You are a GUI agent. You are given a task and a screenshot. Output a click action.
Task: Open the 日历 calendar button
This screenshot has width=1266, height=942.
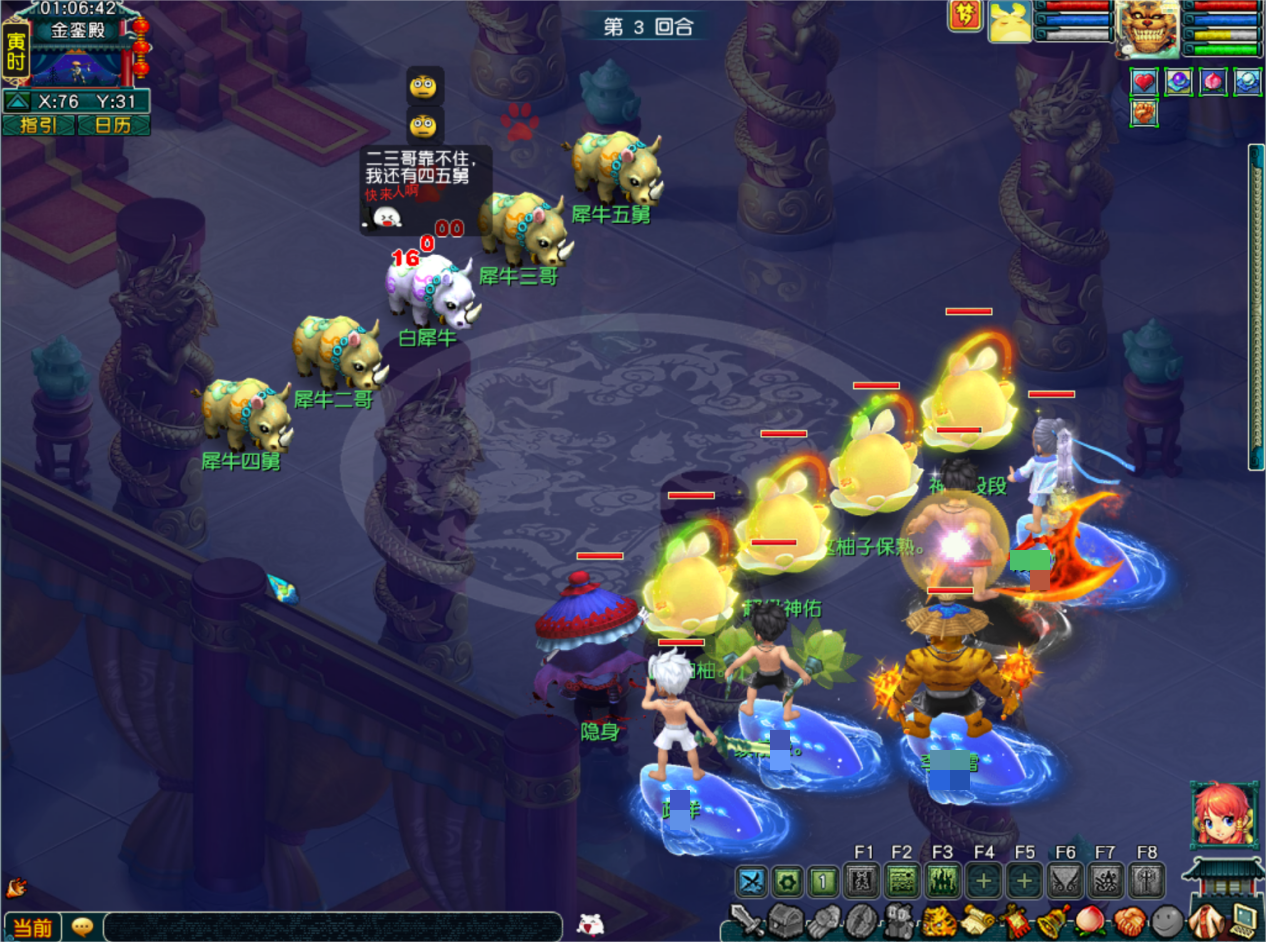114,125
